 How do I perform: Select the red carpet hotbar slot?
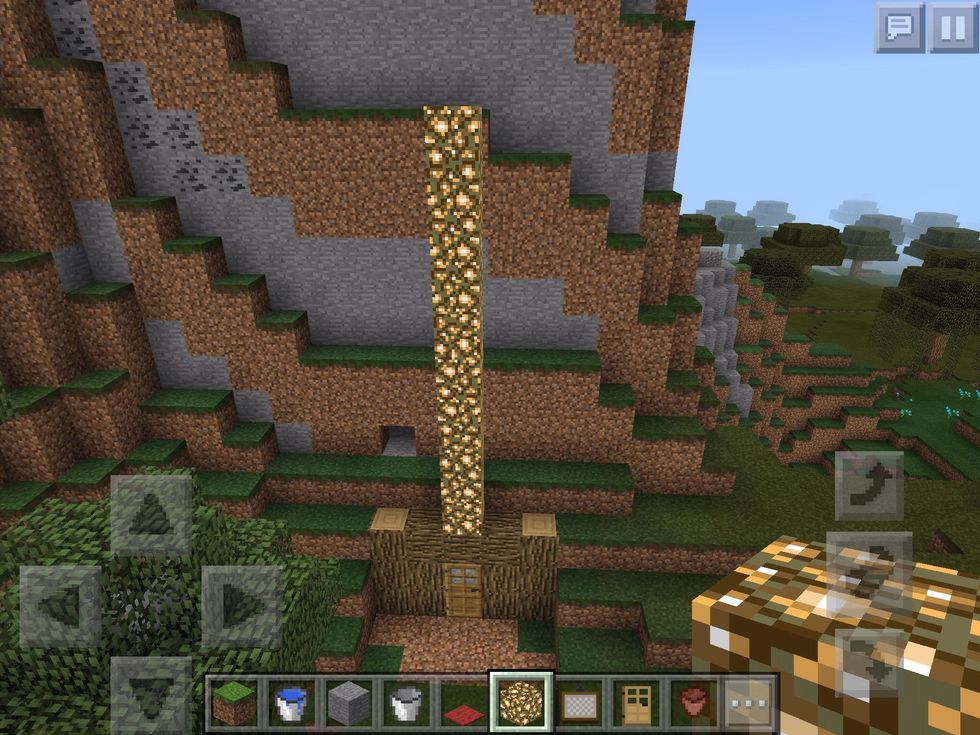(x=464, y=703)
